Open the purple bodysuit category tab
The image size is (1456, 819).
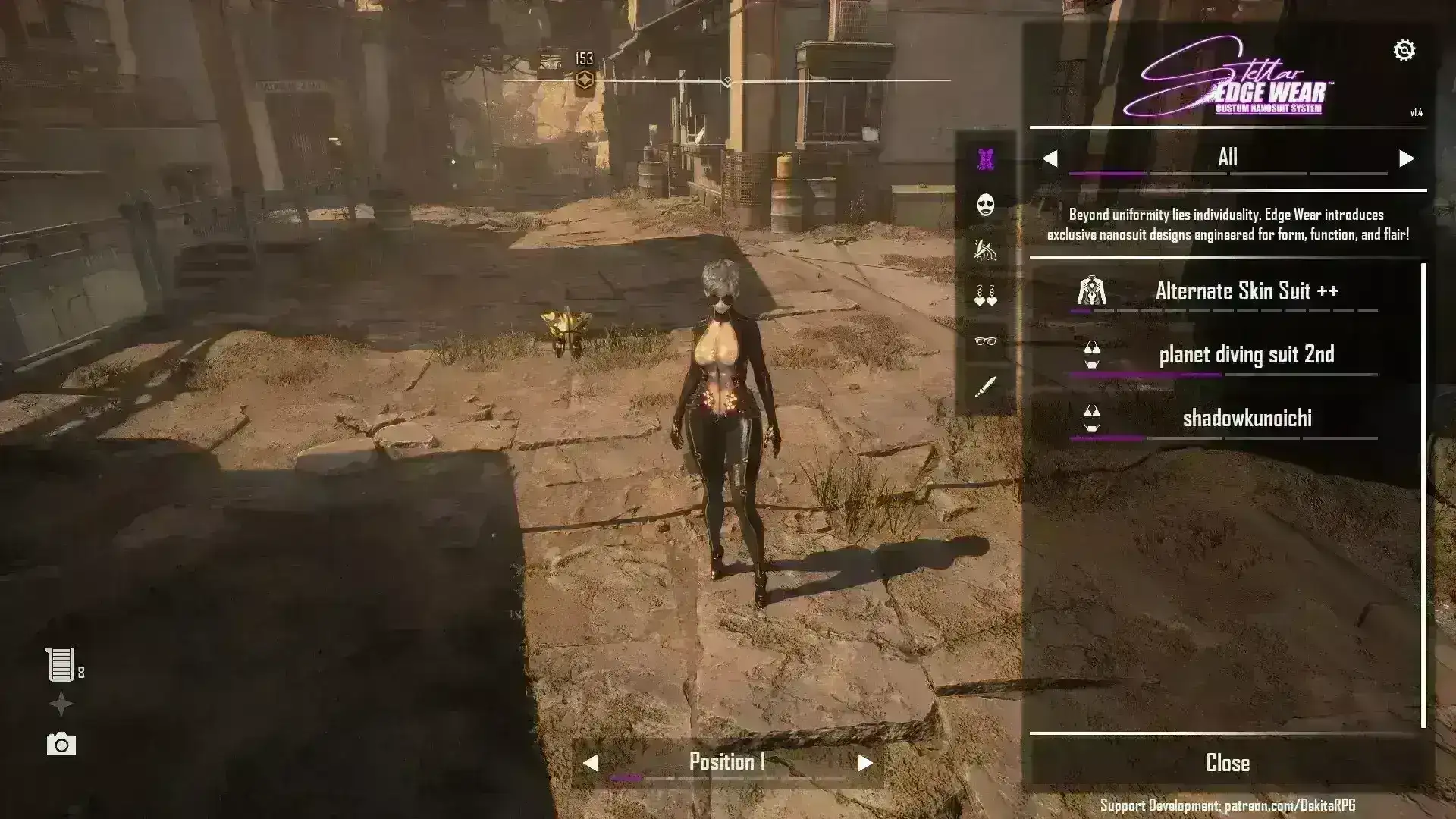(x=985, y=159)
